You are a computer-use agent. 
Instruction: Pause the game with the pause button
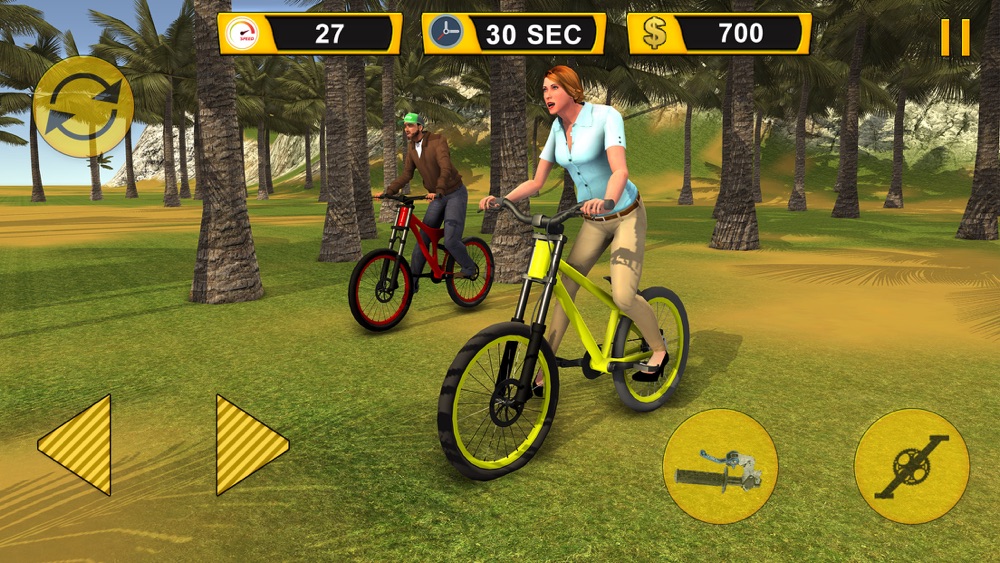[x=954, y=37]
